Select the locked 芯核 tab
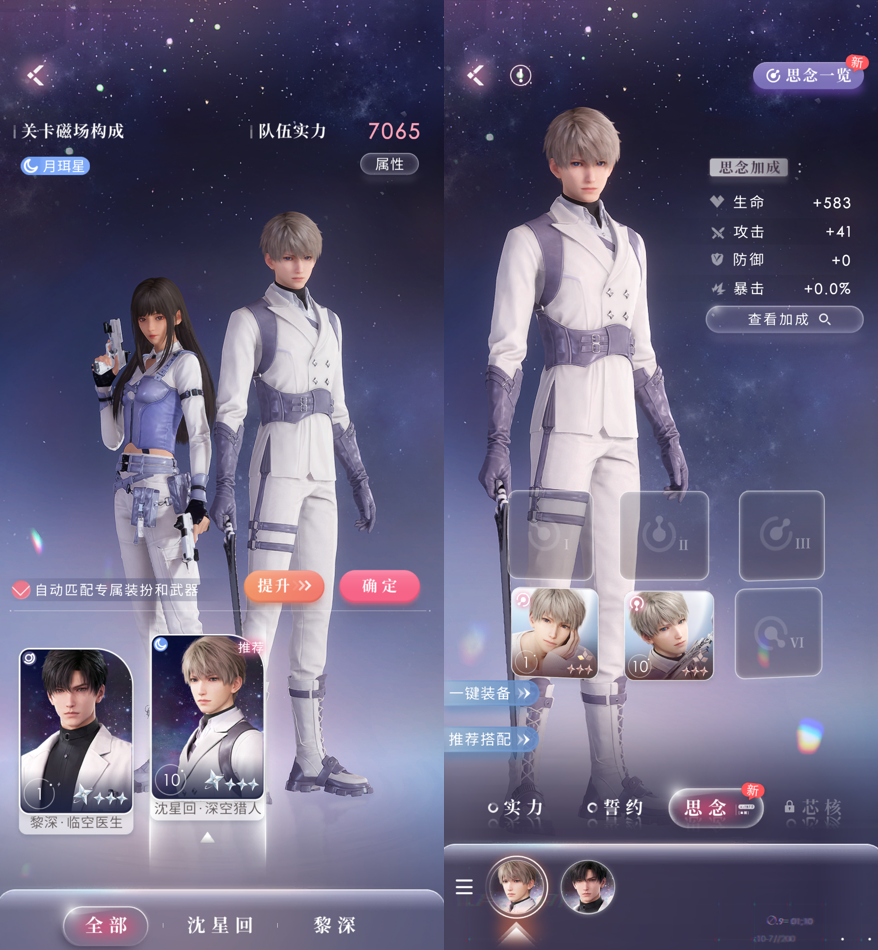 click(813, 807)
